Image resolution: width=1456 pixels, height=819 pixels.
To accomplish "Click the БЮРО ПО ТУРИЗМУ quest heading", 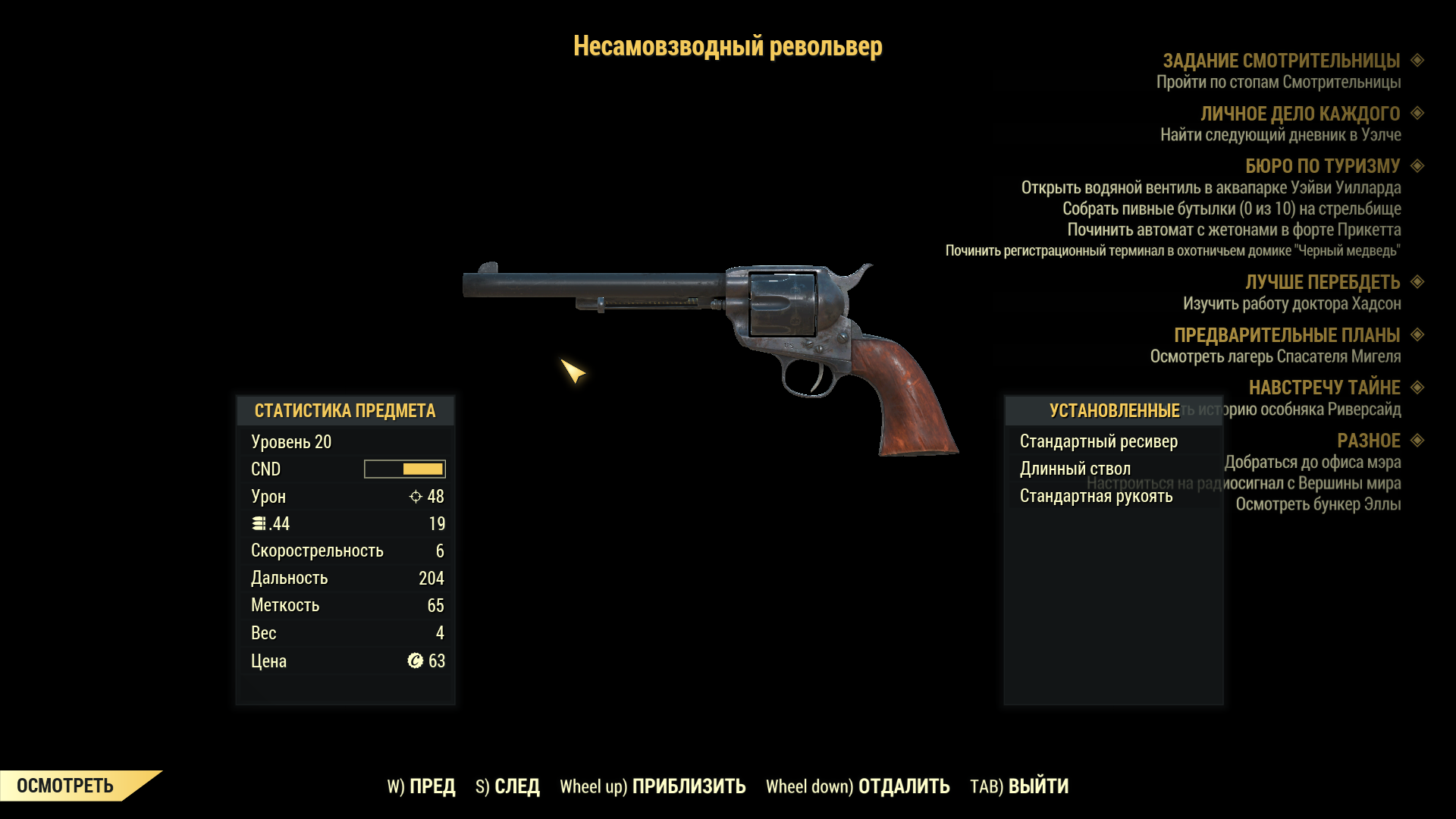I will pyautogui.click(x=1322, y=166).
